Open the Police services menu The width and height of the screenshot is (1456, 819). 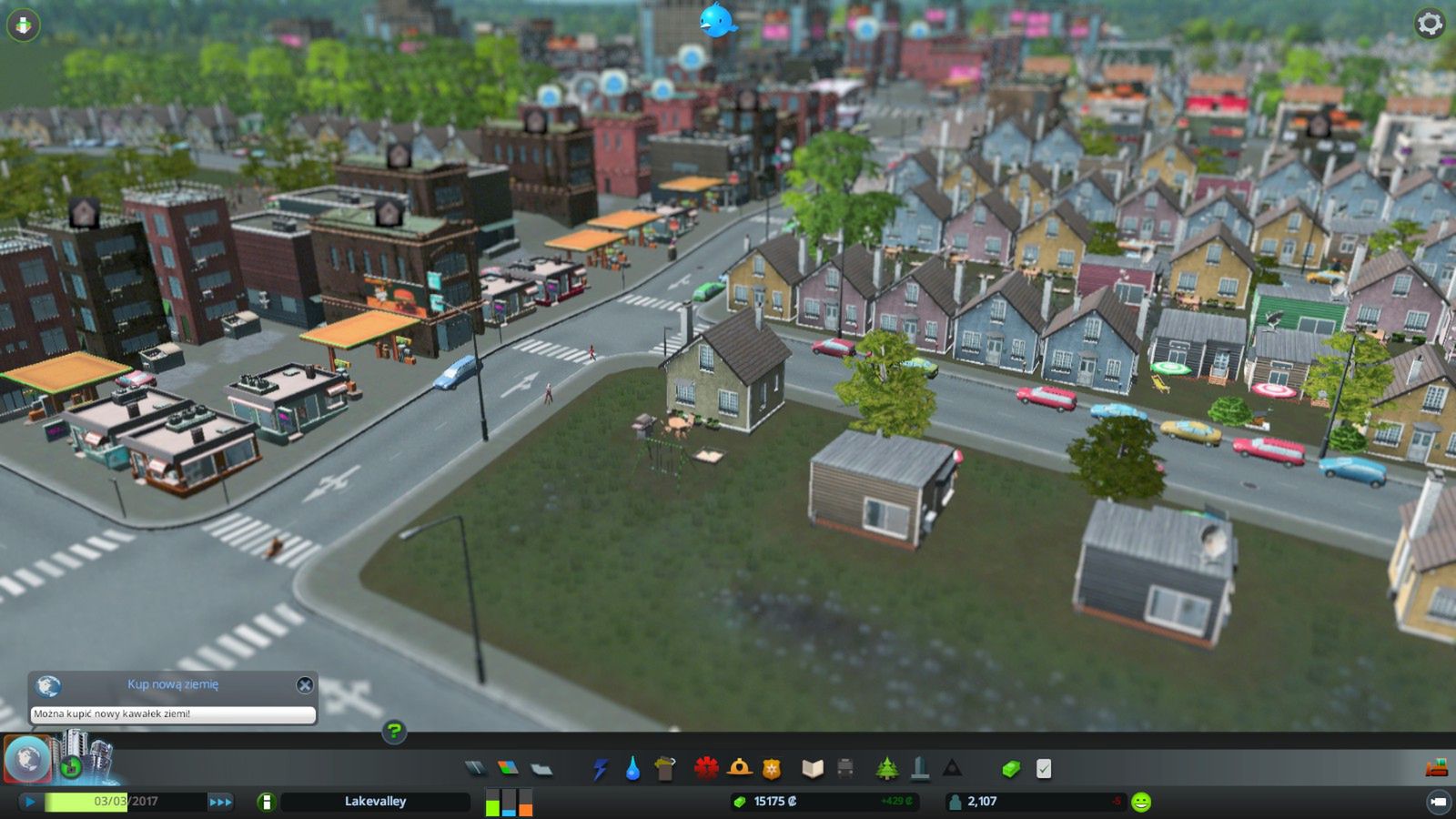tap(770, 769)
